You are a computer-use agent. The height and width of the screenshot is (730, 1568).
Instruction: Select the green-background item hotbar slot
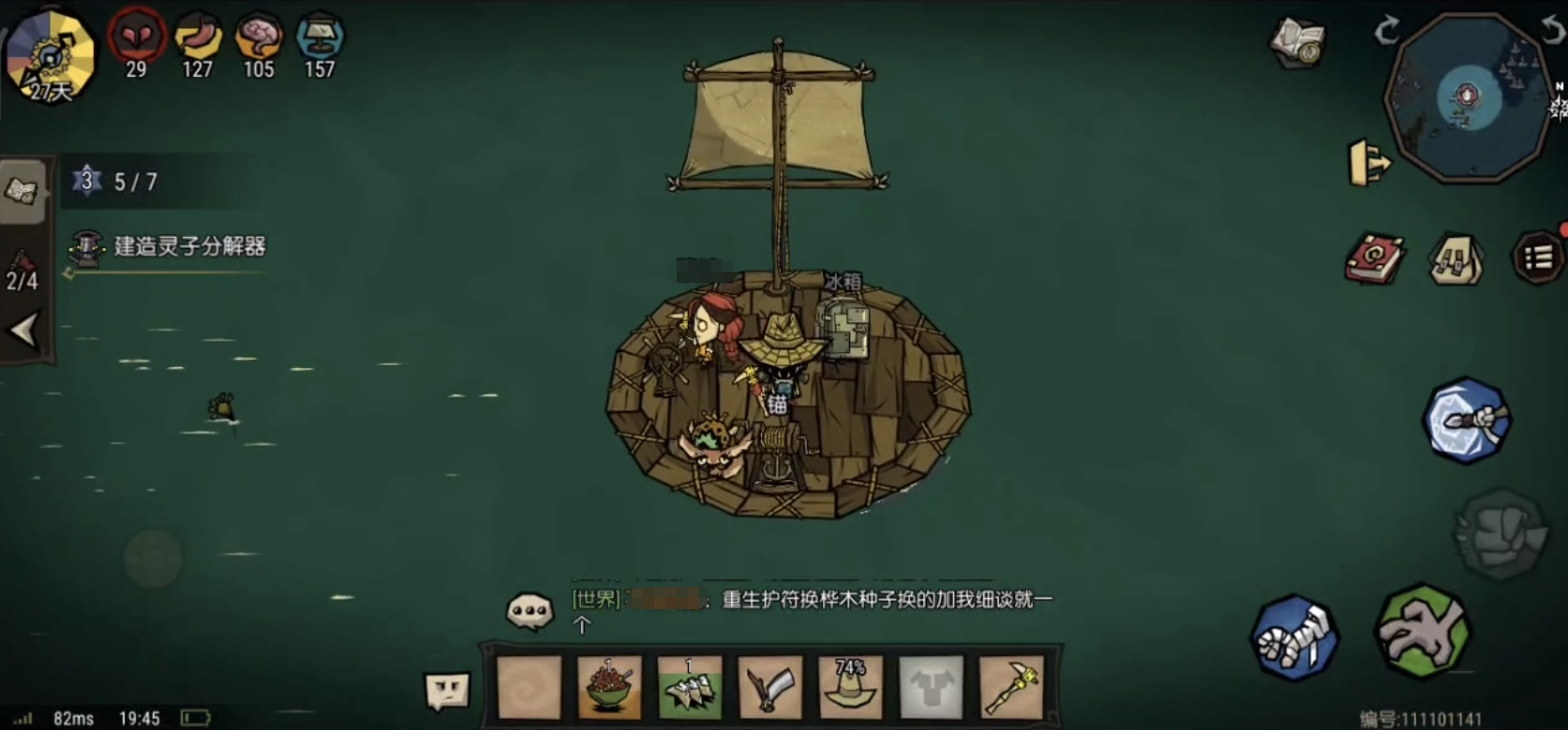coord(690,688)
